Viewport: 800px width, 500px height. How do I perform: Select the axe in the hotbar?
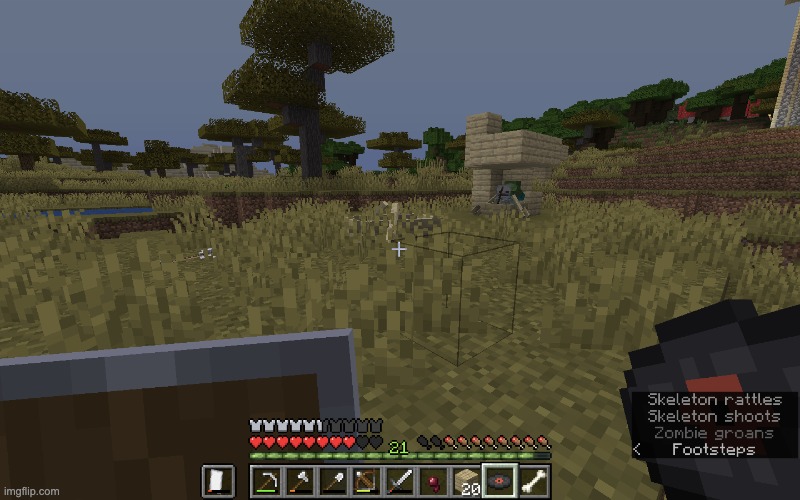point(298,482)
